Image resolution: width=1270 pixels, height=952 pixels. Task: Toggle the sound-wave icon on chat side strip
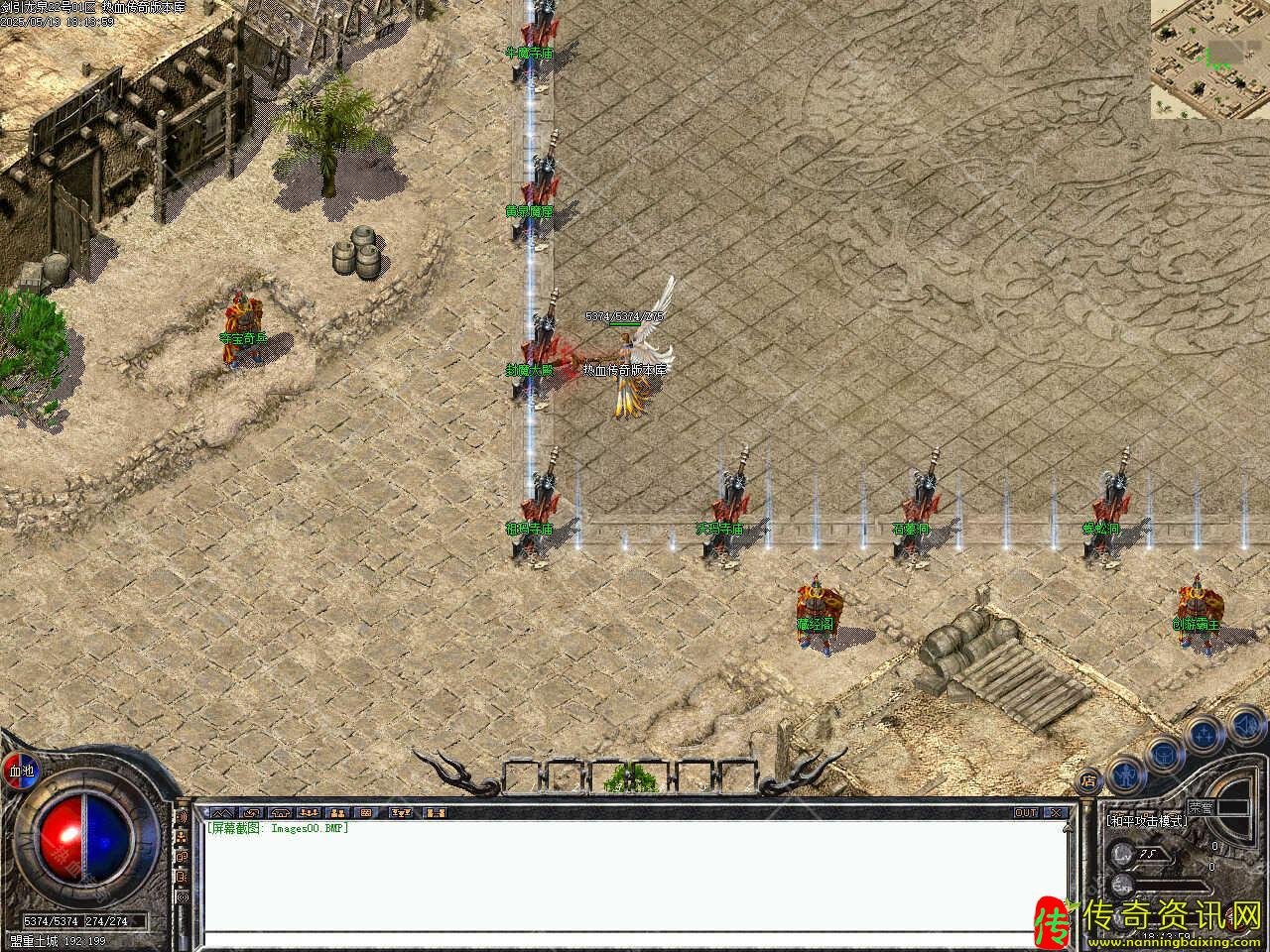coord(184,816)
